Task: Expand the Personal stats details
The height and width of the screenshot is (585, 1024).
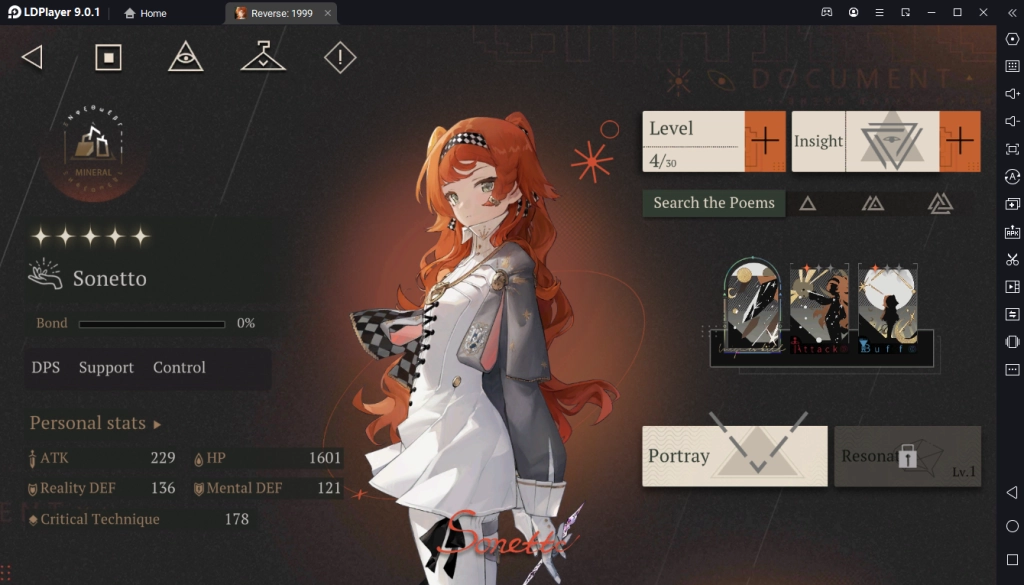Action: pyautogui.click(x=95, y=423)
